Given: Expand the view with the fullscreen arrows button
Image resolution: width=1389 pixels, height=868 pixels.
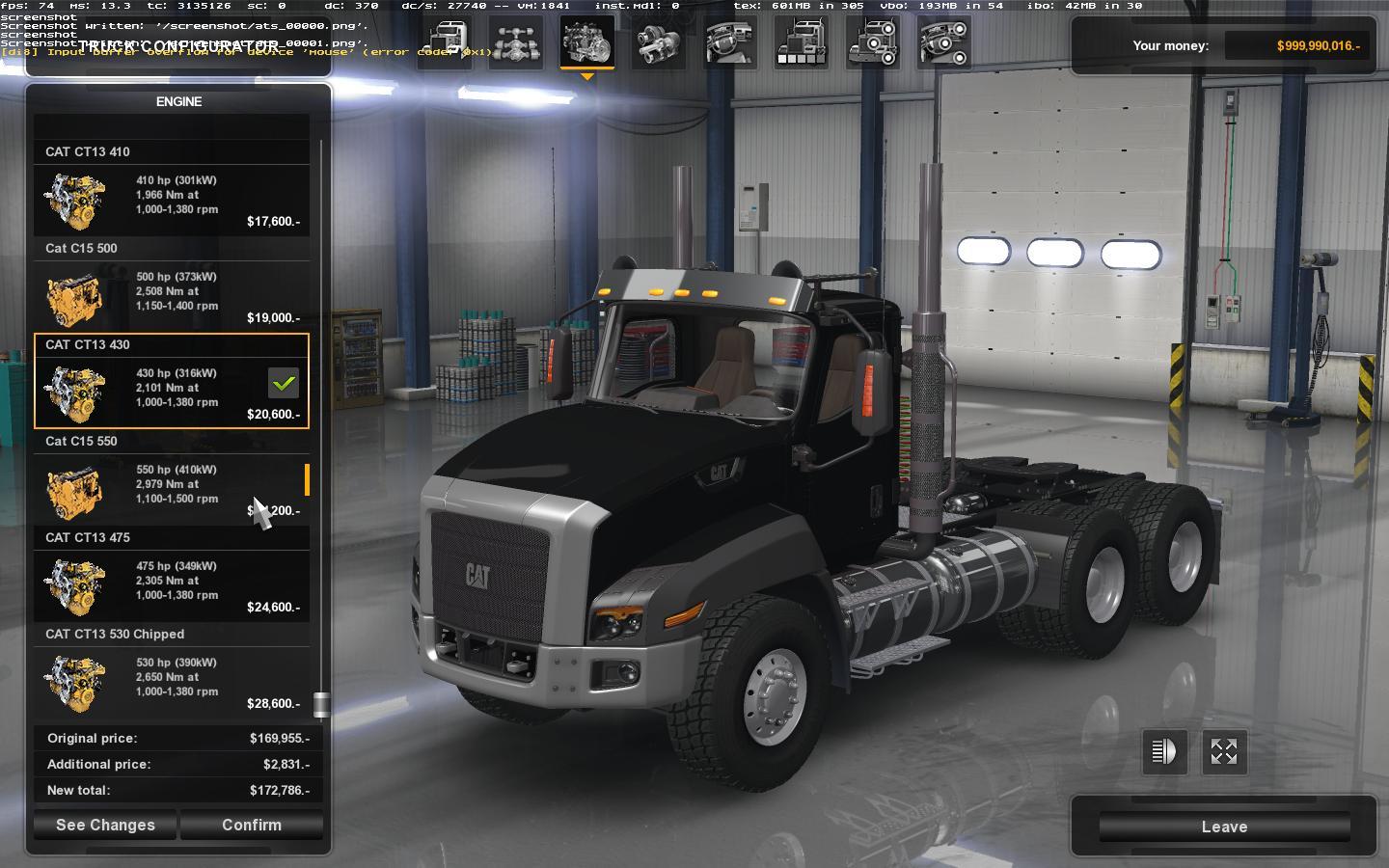Looking at the screenshot, I should tap(1224, 751).
